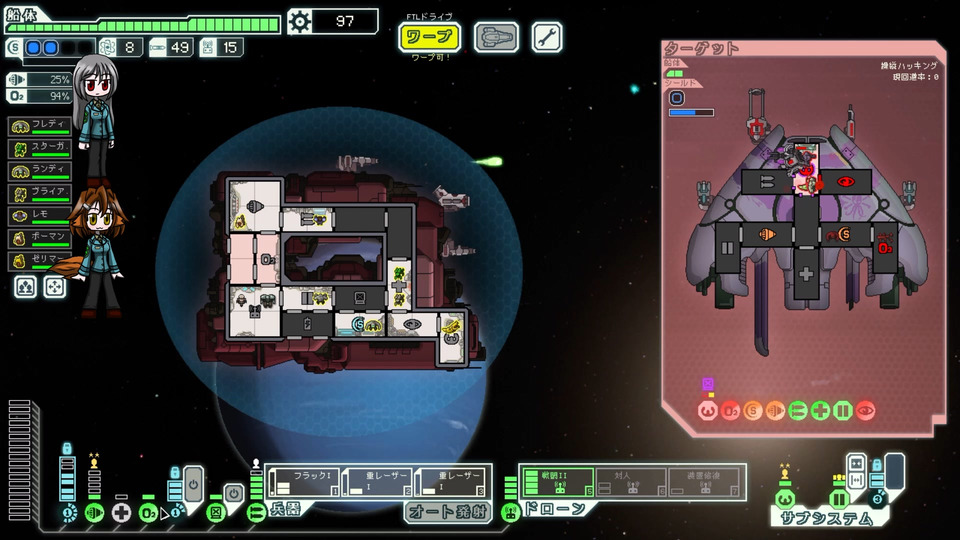Save current crew station positions
Screen dimensions: 960x540
(26, 288)
